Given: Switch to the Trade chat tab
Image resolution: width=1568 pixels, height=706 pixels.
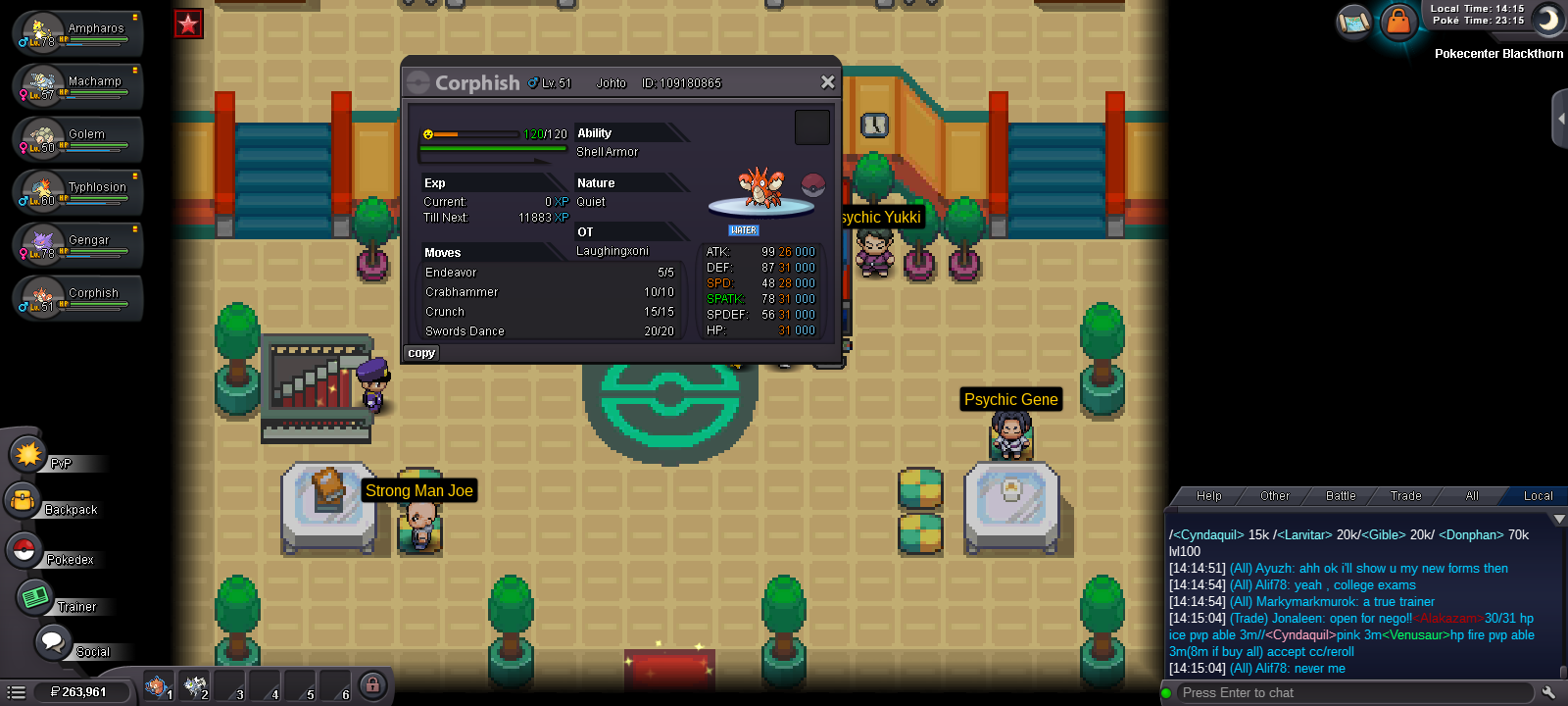Looking at the screenshot, I should pos(1405,496).
